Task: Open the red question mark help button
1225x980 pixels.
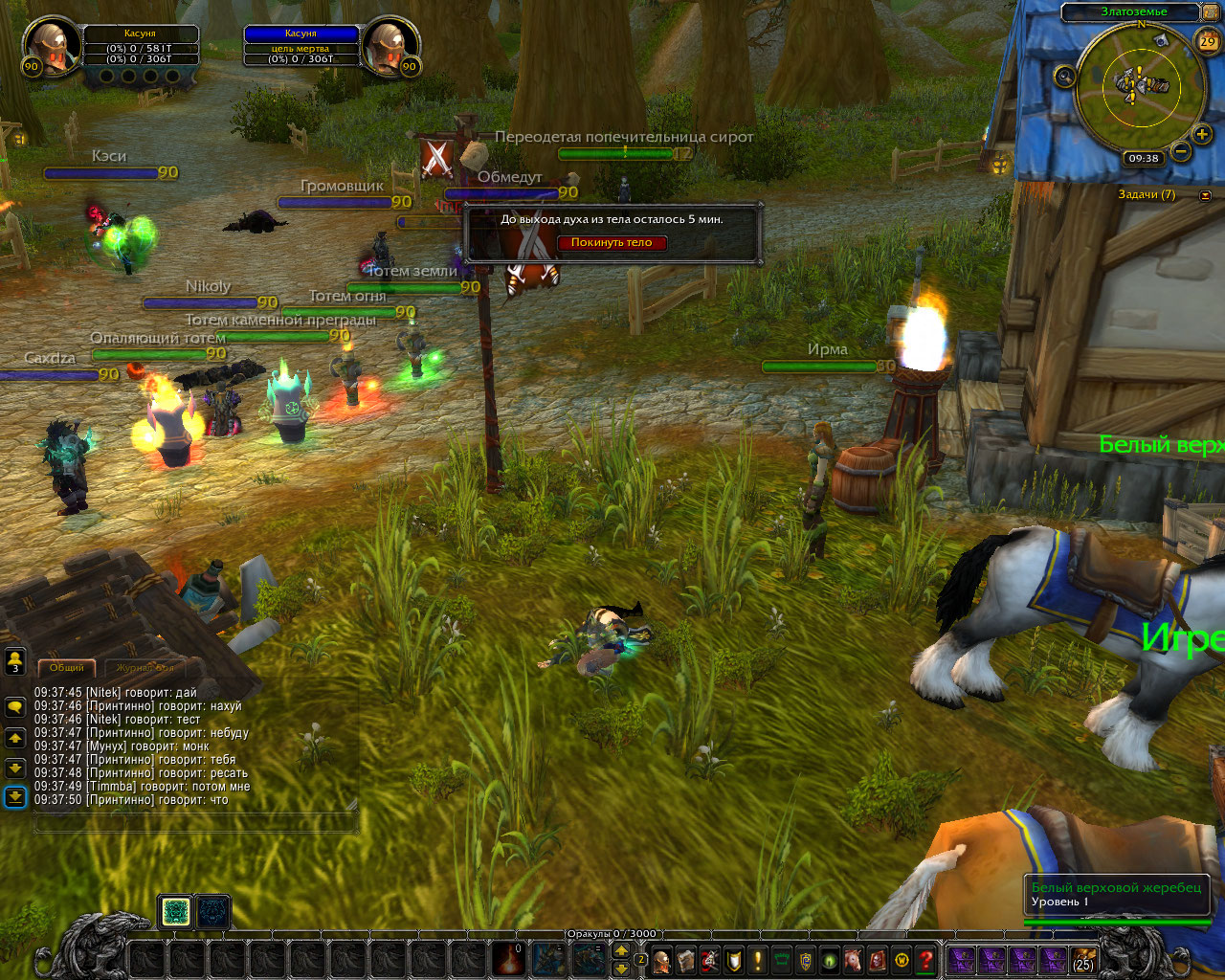Action: pyautogui.click(x=925, y=960)
